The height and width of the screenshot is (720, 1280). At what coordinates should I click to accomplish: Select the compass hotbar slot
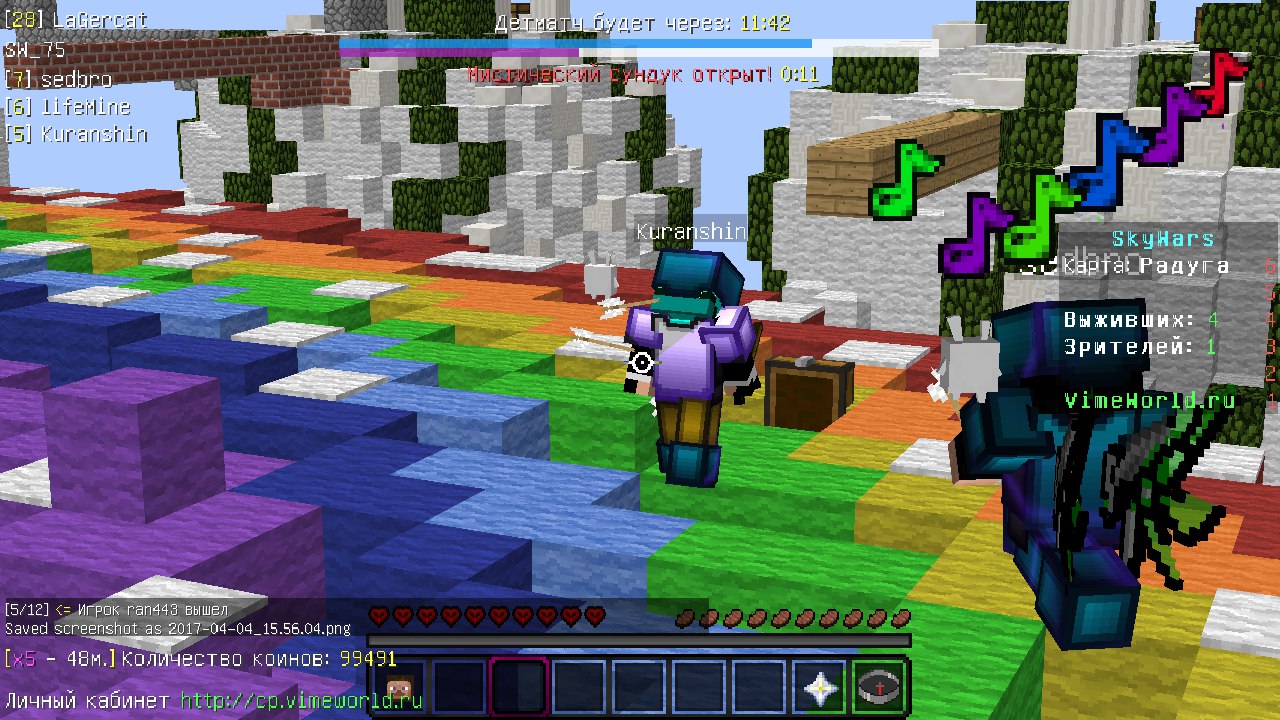(x=880, y=689)
